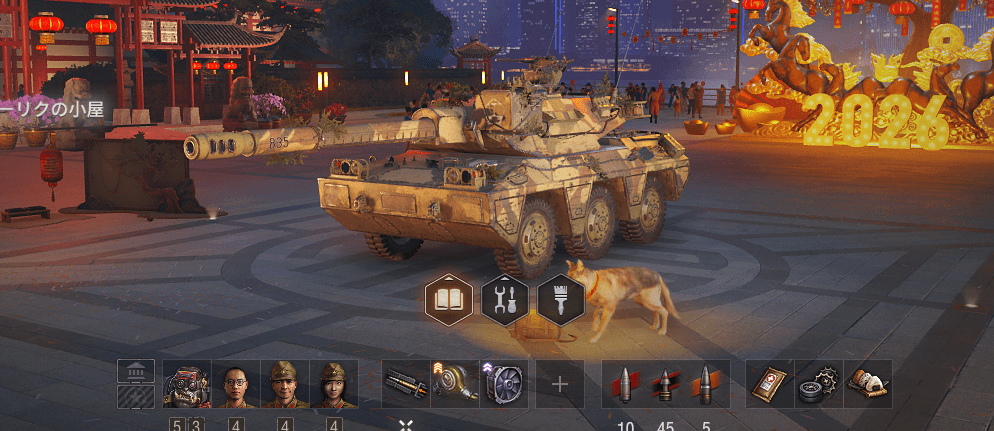Viewport: 994px width, 431px height.
Task: Select the shell with 10 rounds
Action: point(626,384)
